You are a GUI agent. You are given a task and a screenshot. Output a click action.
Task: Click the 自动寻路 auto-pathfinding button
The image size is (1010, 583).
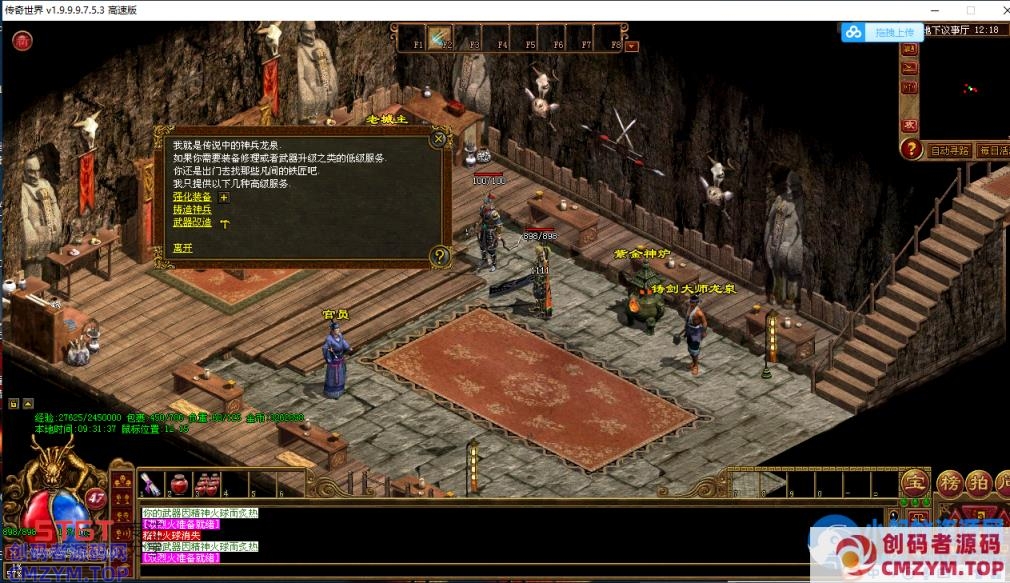949,151
